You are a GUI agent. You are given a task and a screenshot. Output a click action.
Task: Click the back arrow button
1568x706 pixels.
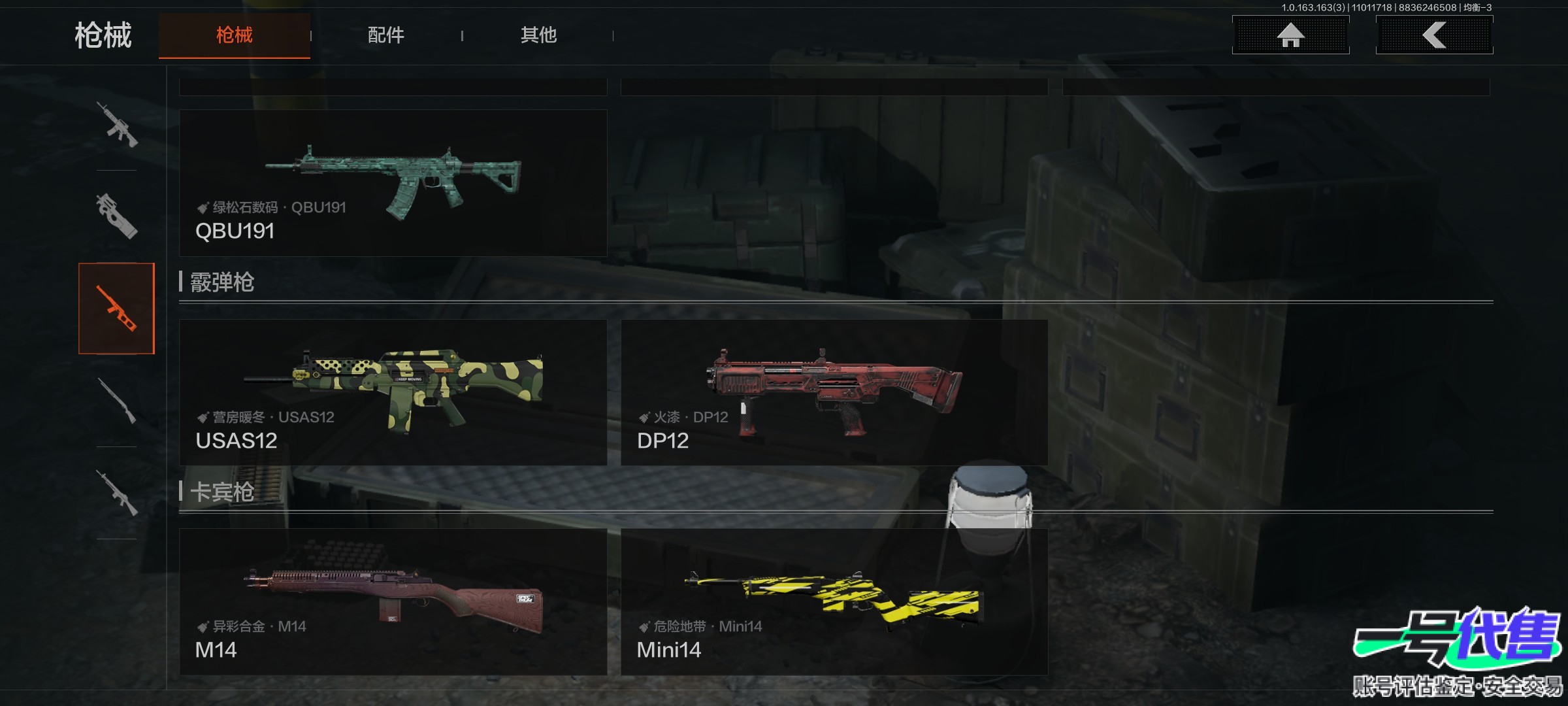pyautogui.click(x=1434, y=35)
